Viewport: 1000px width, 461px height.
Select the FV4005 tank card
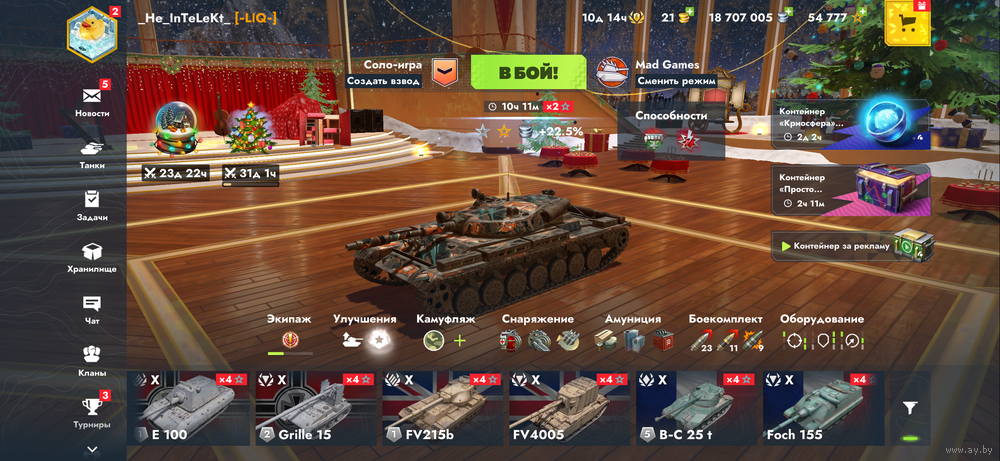pos(568,409)
